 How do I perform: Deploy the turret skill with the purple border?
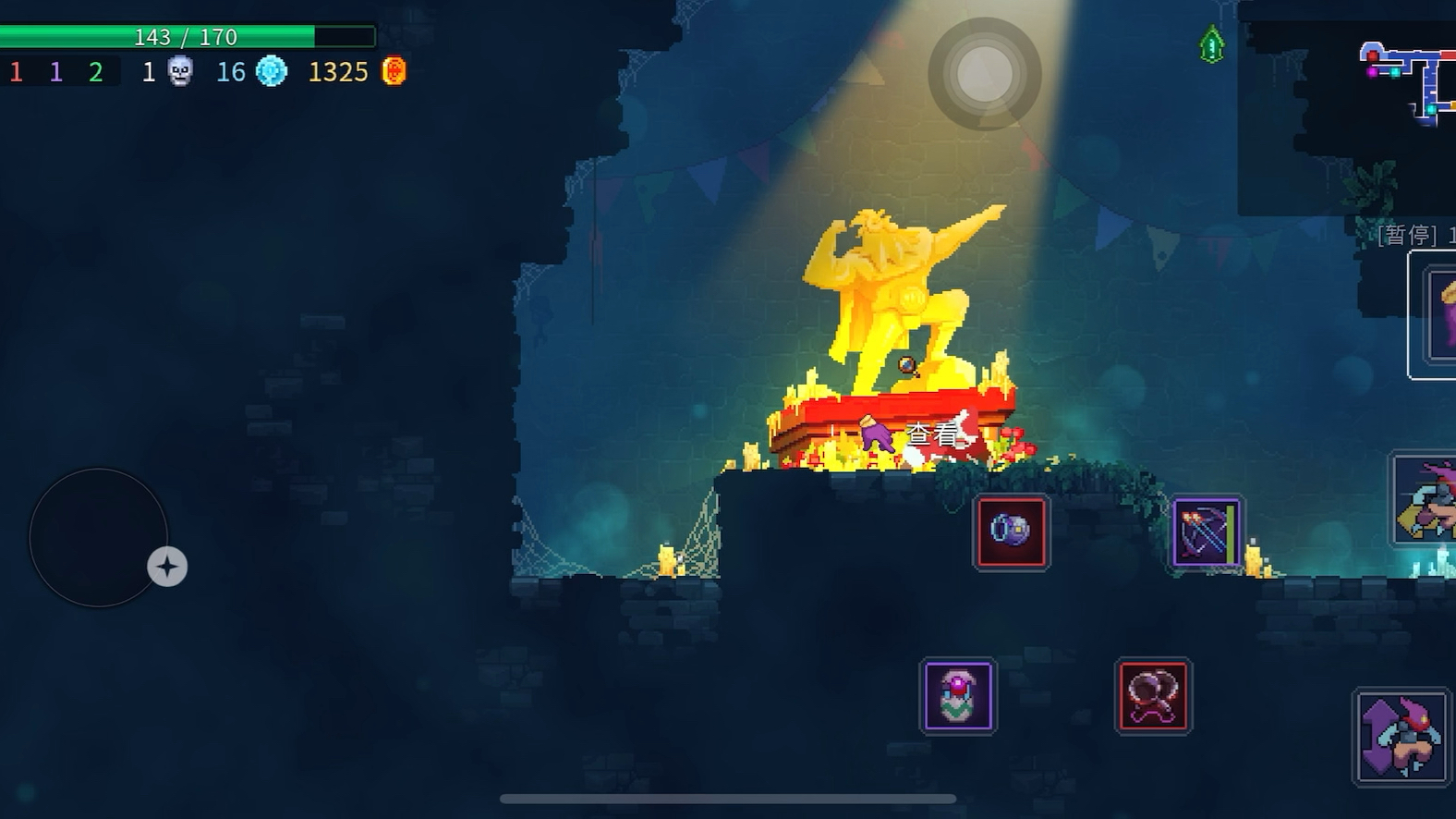pyautogui.click(x=958, y=696)
